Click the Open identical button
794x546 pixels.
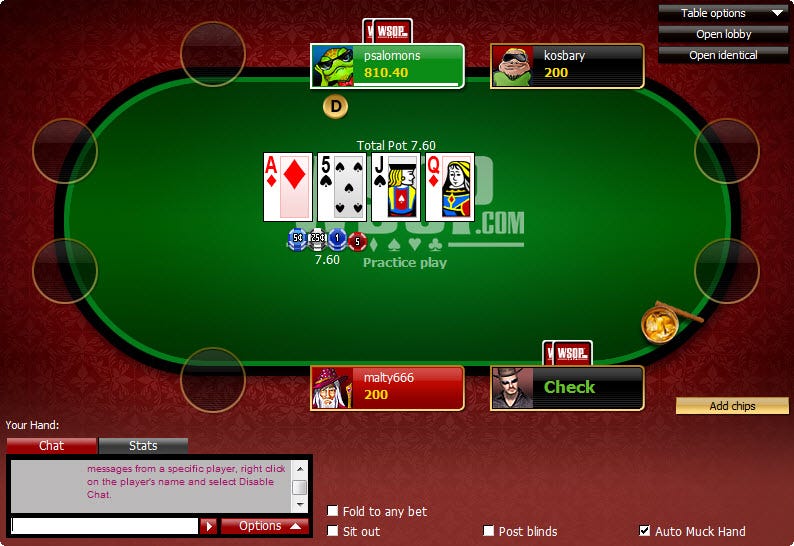[723, 55]
